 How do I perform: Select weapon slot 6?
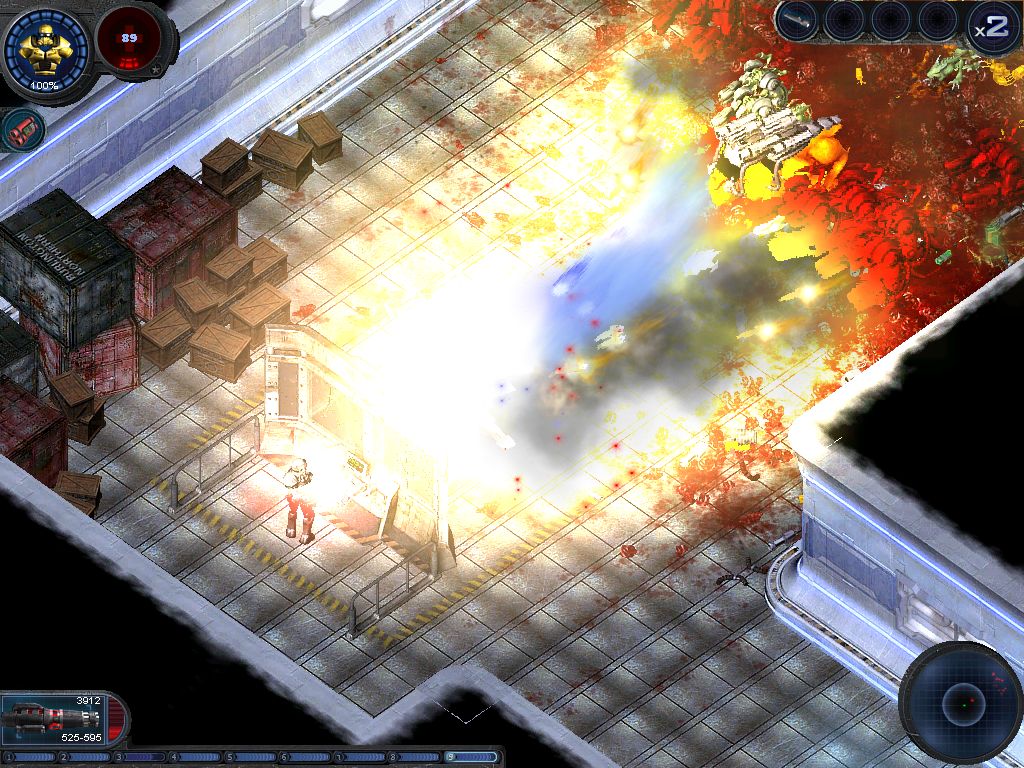(307, 757)
